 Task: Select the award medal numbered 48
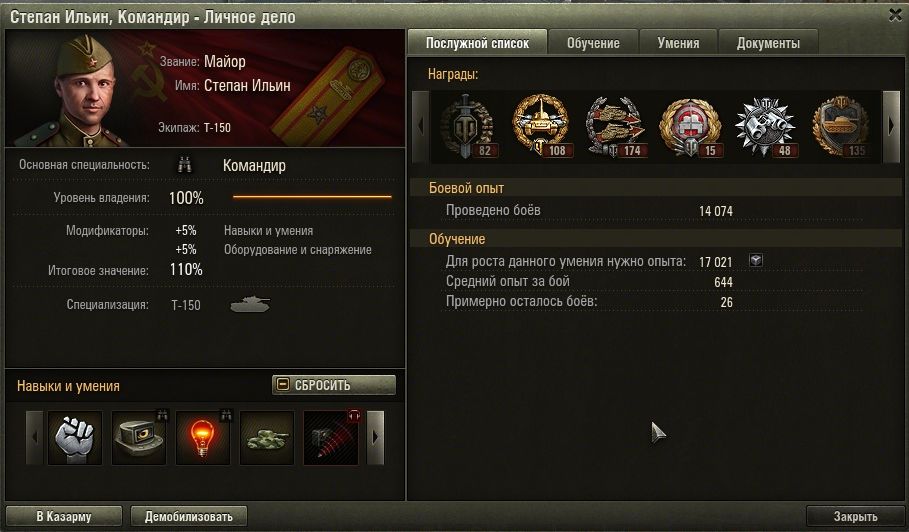[765, 126]
